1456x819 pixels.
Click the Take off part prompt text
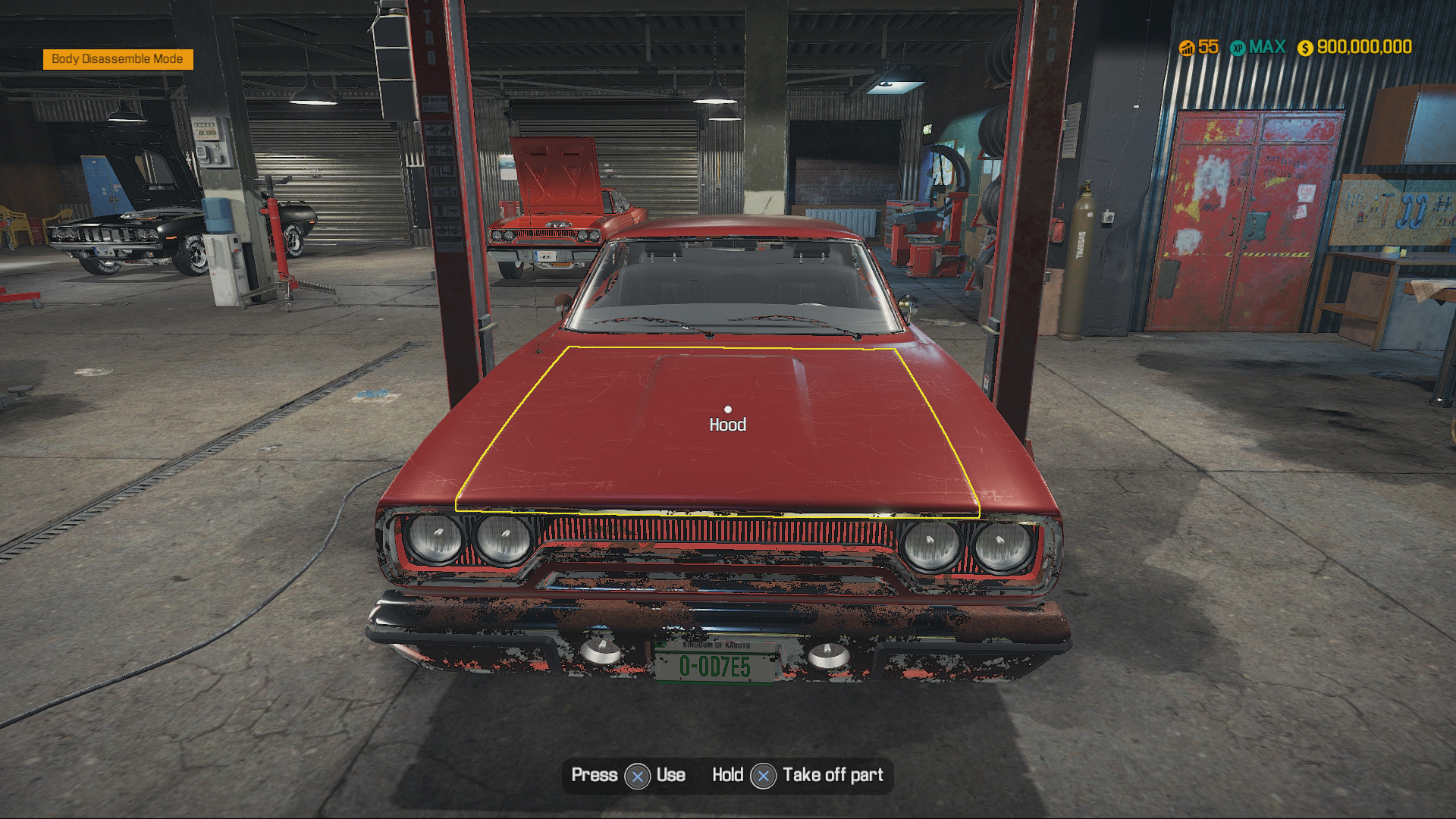click(834, 775)
